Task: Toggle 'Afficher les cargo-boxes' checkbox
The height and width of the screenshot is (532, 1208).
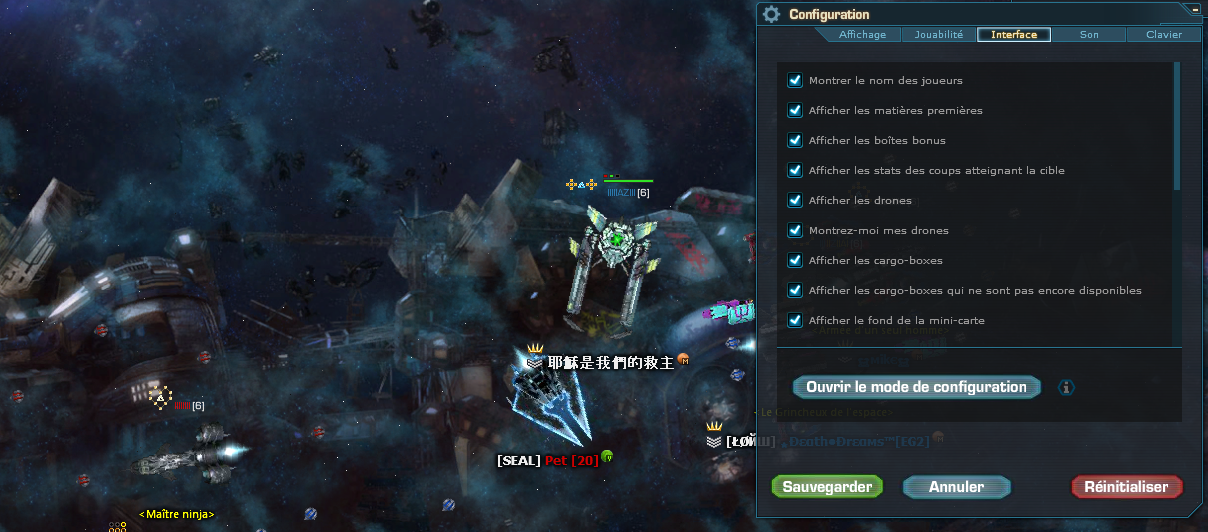Action: [796, 260]
